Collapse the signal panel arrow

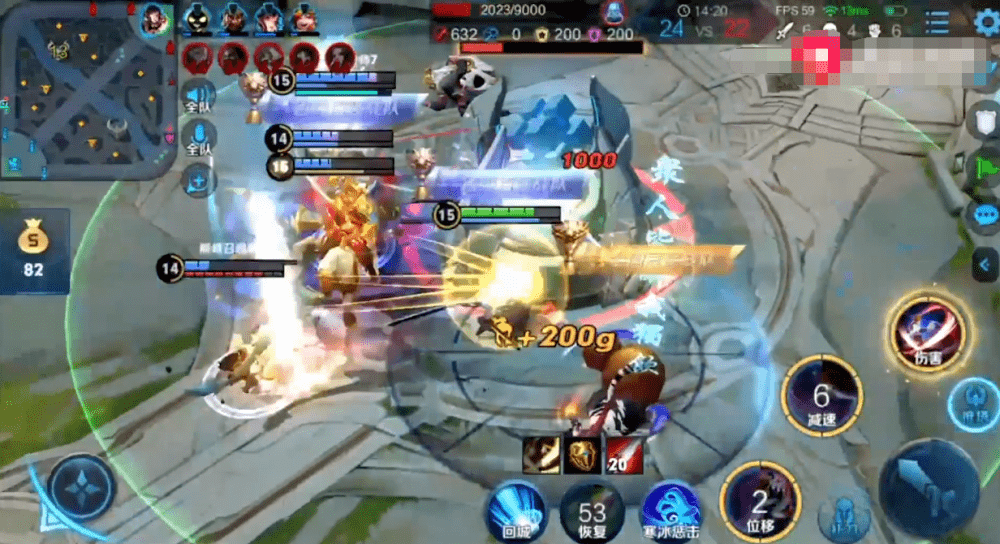(x=986, y=263)
